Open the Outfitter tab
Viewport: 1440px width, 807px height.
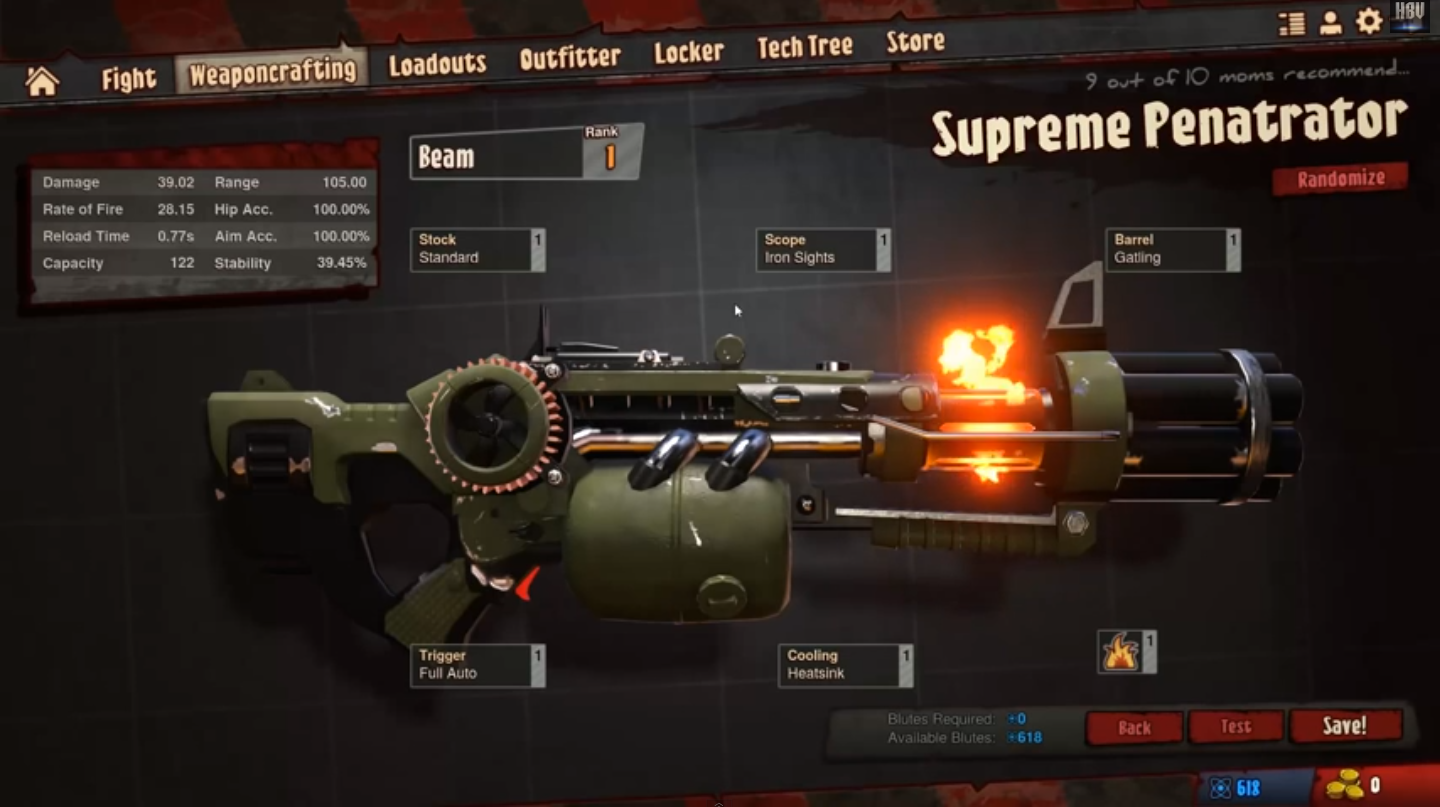tap(570, 58)
